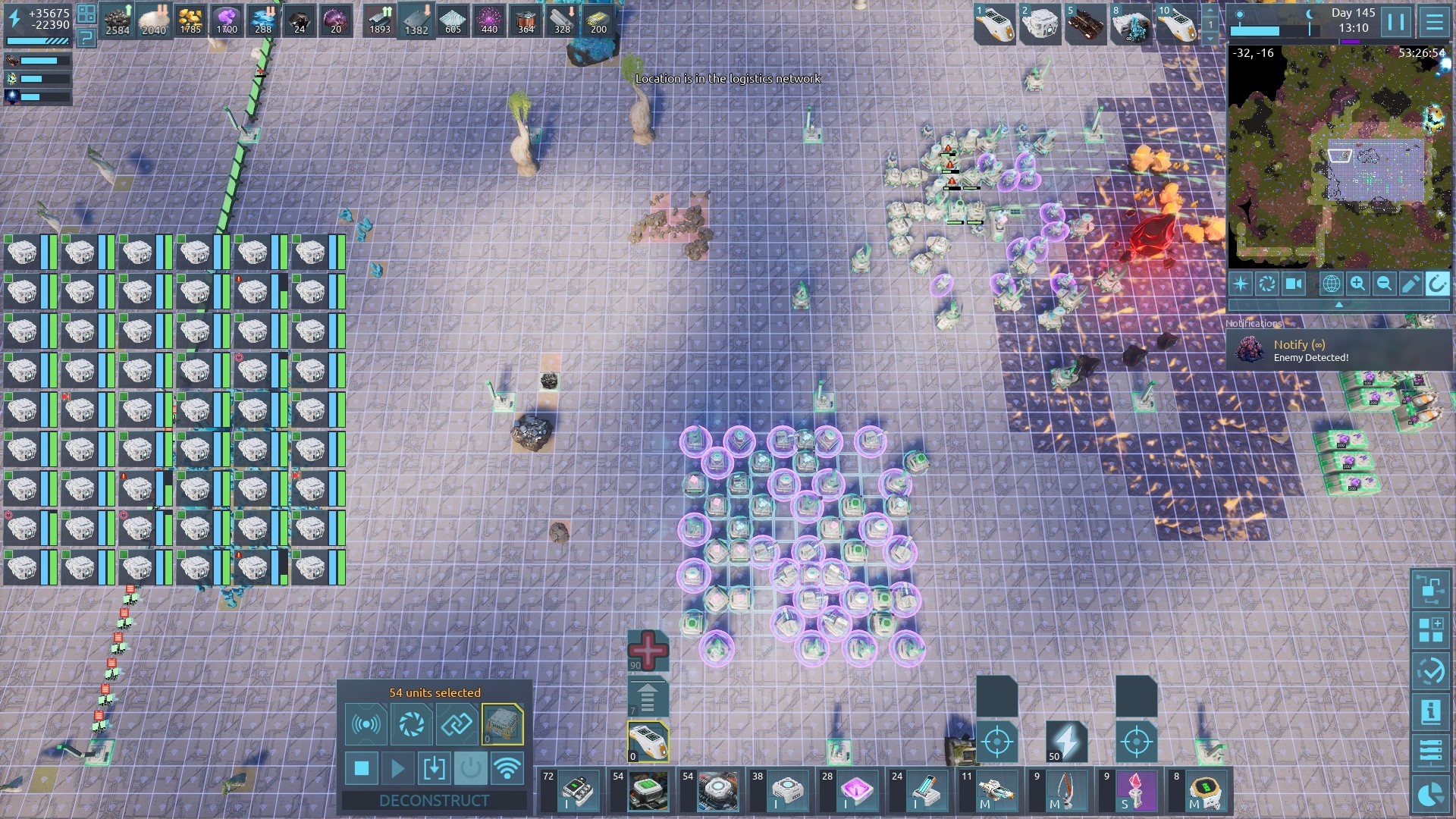Zoom out on the minimap

[1384, 284]
